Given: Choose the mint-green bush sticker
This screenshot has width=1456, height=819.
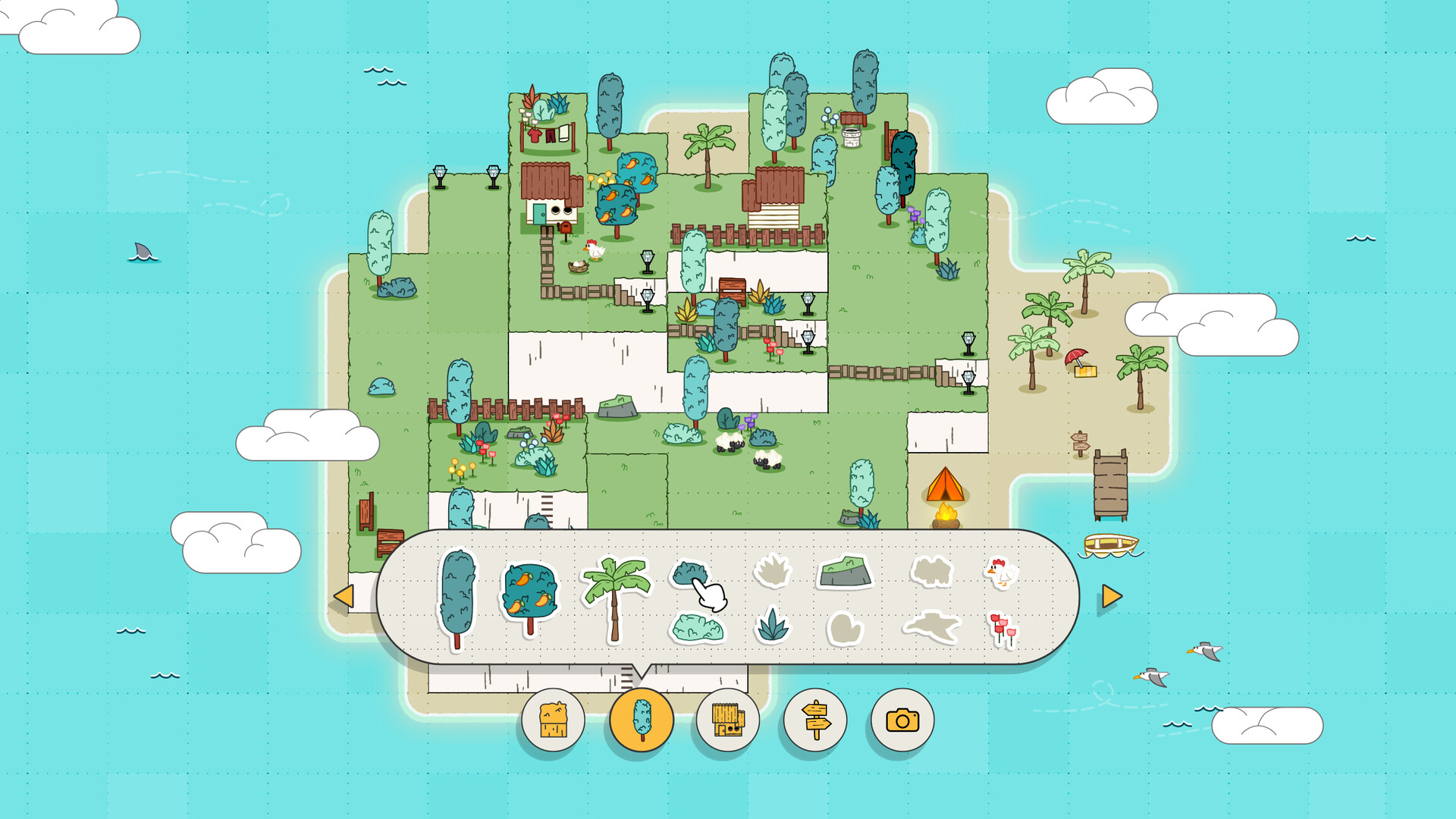Looking at the screenshot, I should [x=696, y=629].
